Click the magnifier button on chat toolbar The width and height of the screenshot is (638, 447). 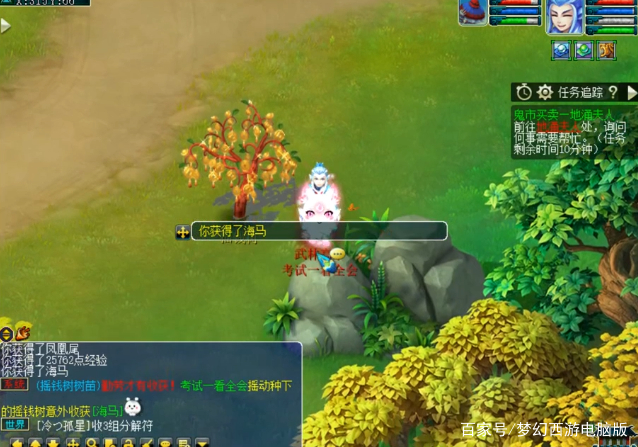(x=92, y=442)
